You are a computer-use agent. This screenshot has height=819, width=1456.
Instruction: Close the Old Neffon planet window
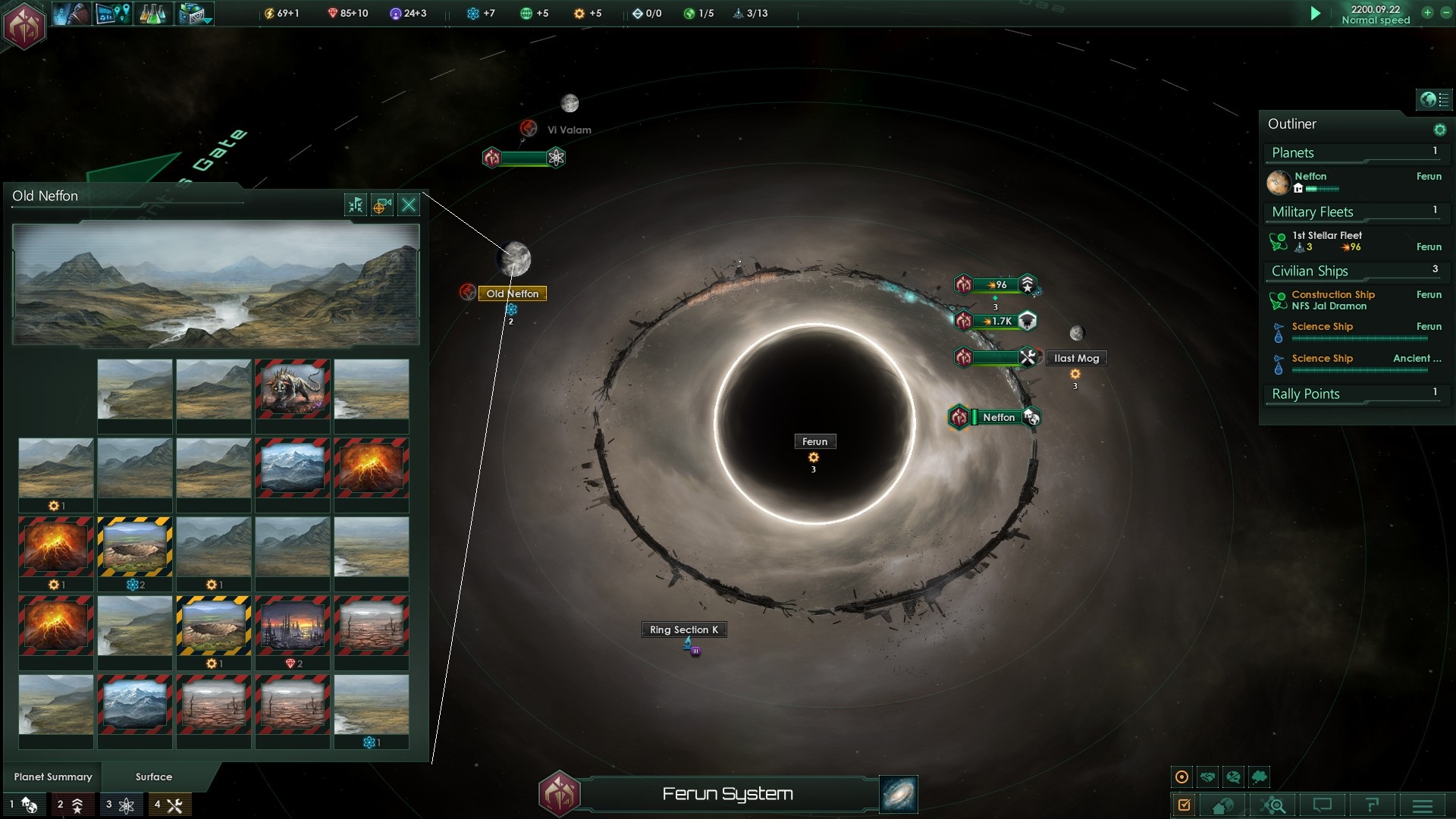(x=409, y=205)
